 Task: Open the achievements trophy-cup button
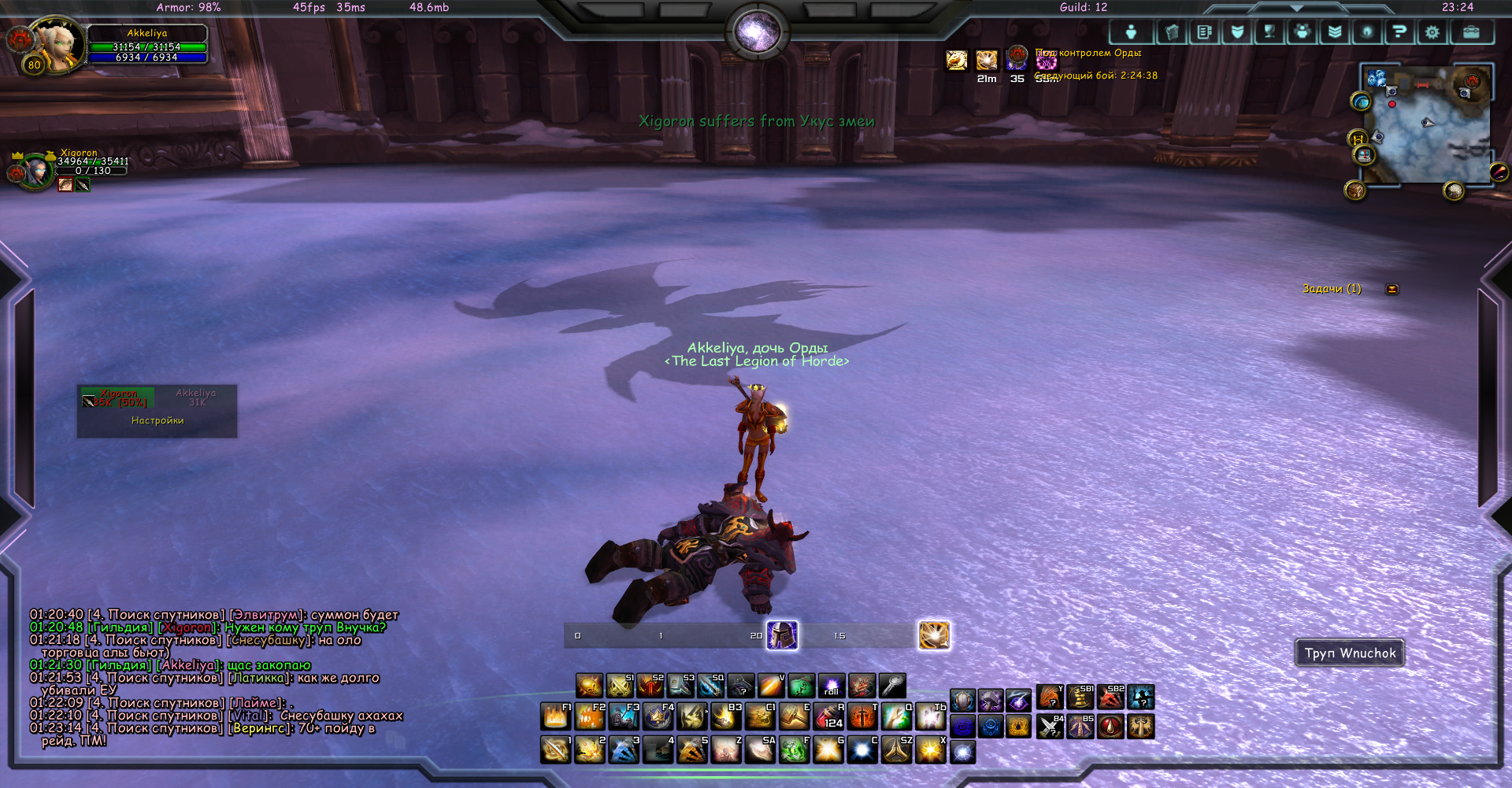point(1269,32)
